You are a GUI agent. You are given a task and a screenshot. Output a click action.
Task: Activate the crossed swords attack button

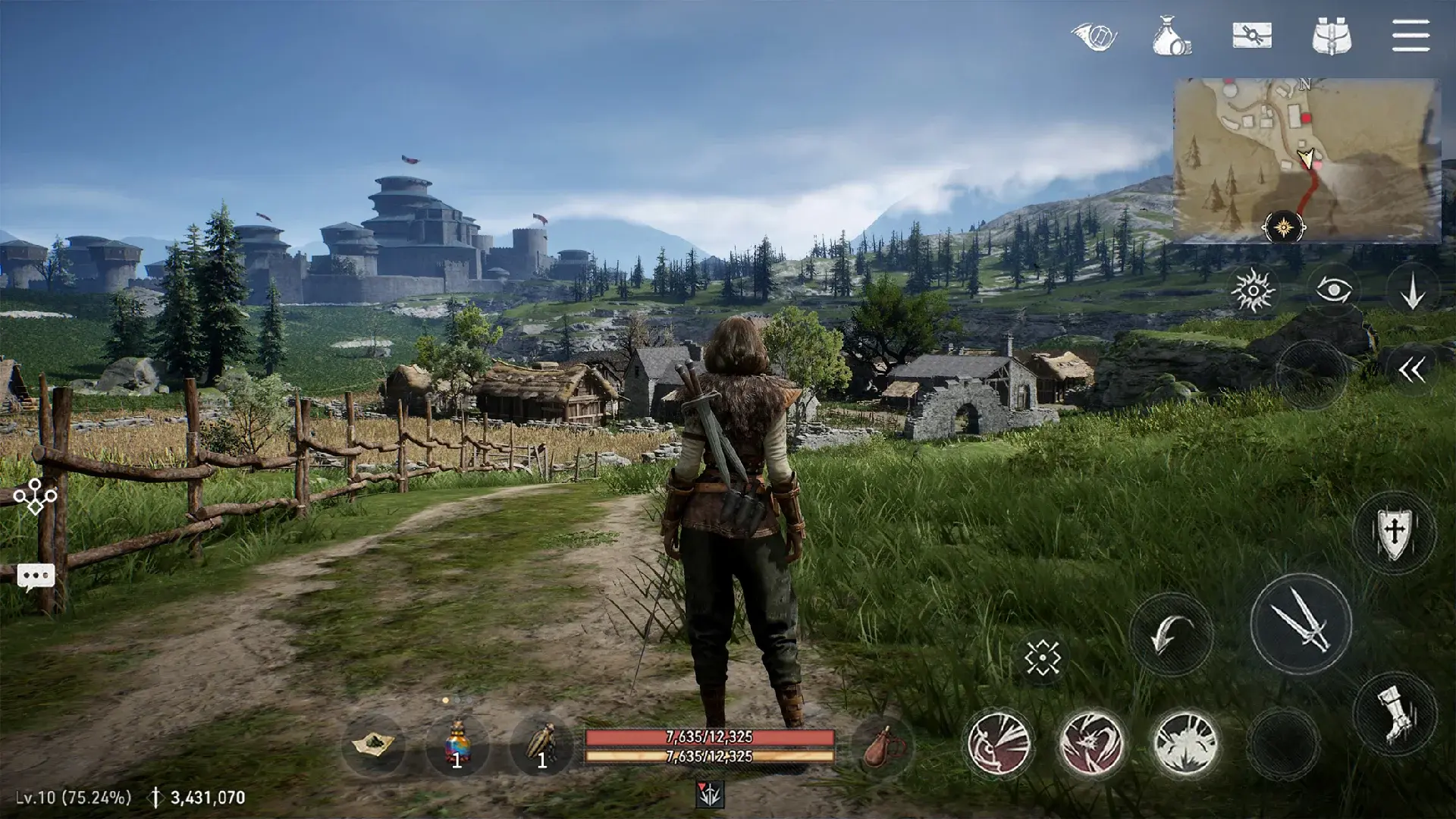click(1301, 623)
